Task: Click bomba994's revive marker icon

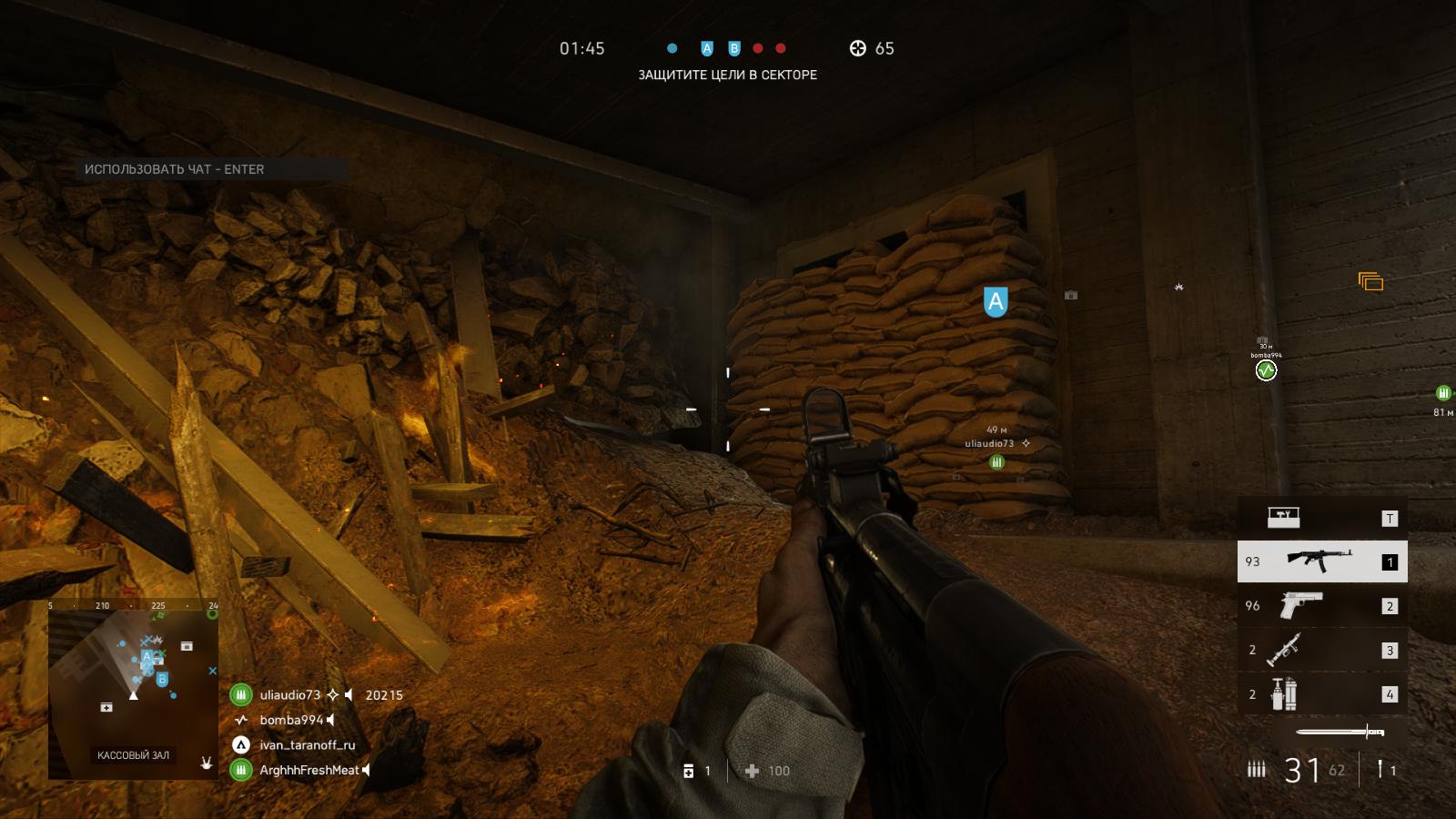Action: point(1266,370)
